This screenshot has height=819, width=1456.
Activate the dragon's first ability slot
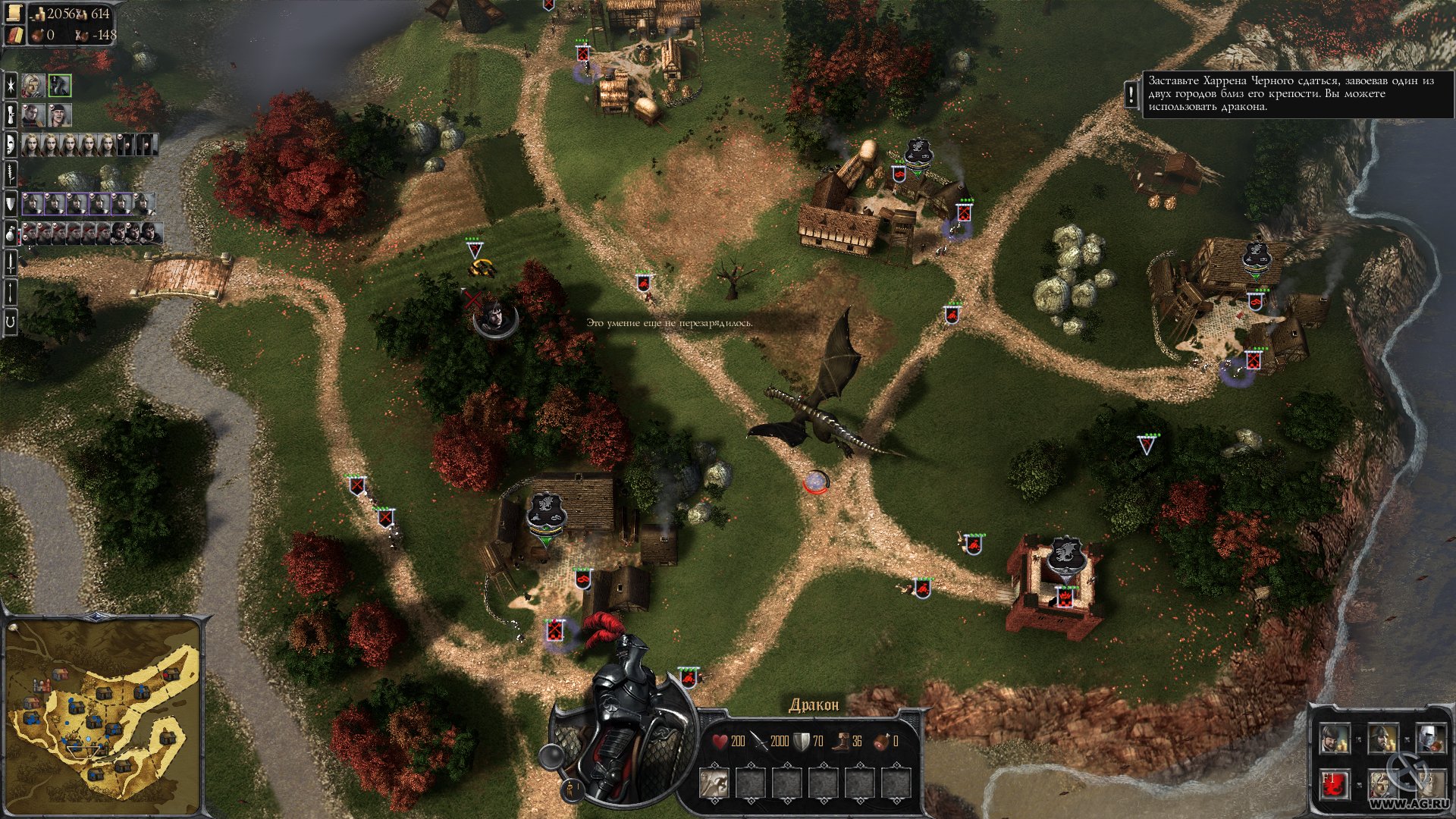[x=714, y=783]
